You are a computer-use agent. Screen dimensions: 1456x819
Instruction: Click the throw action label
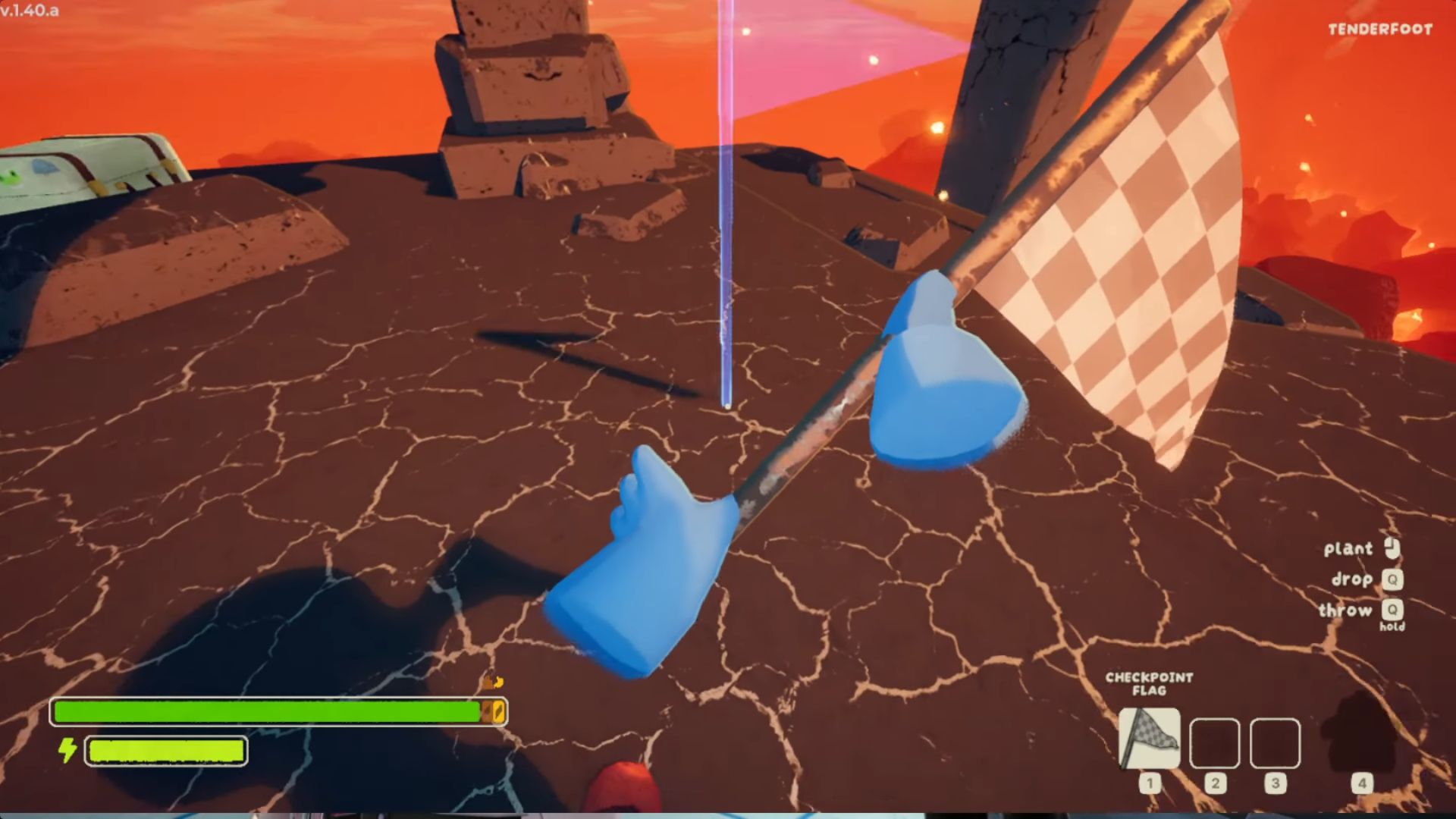click(x=1346, y=611)
